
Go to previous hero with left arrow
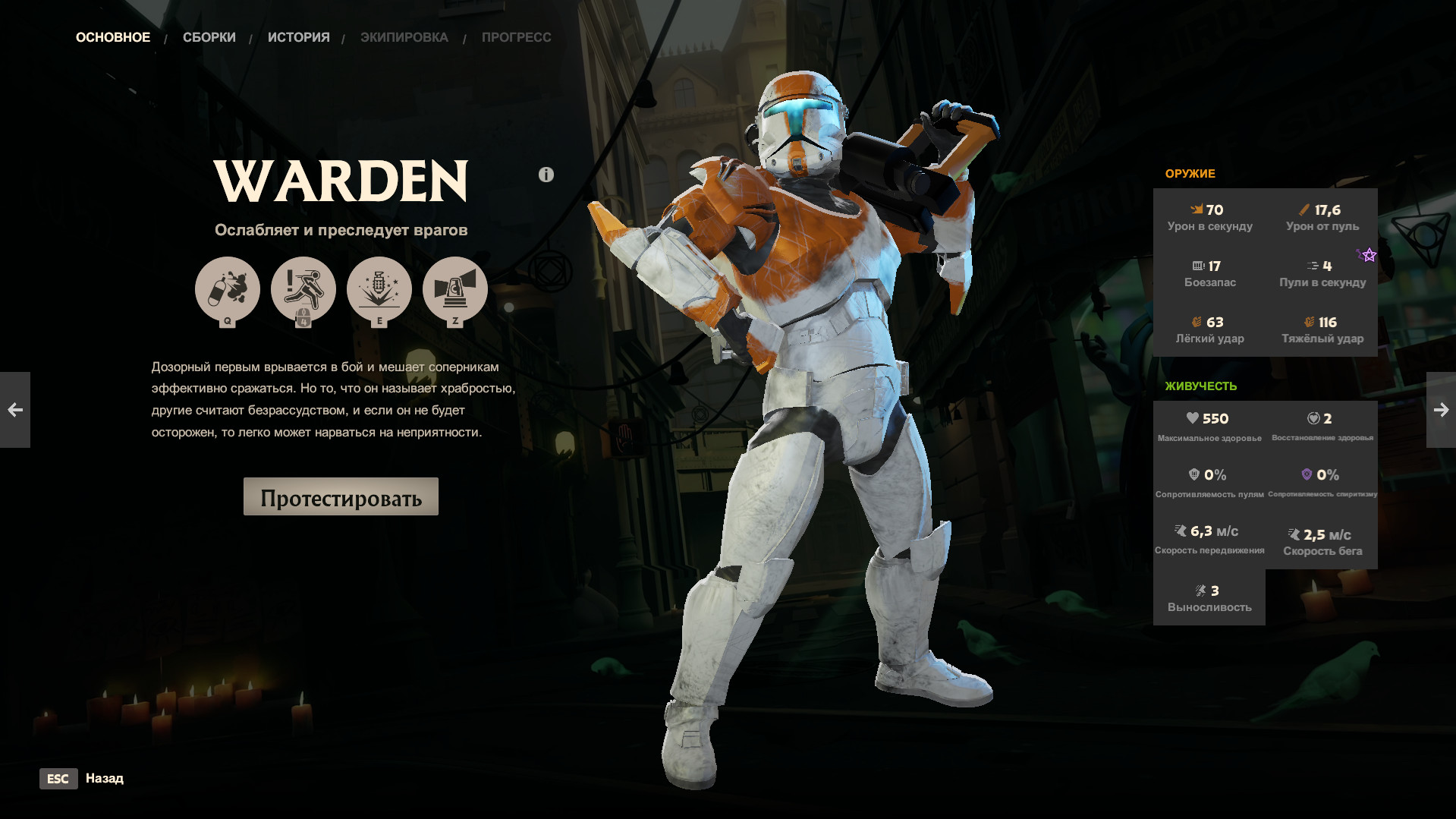click(x=15, y=410)
